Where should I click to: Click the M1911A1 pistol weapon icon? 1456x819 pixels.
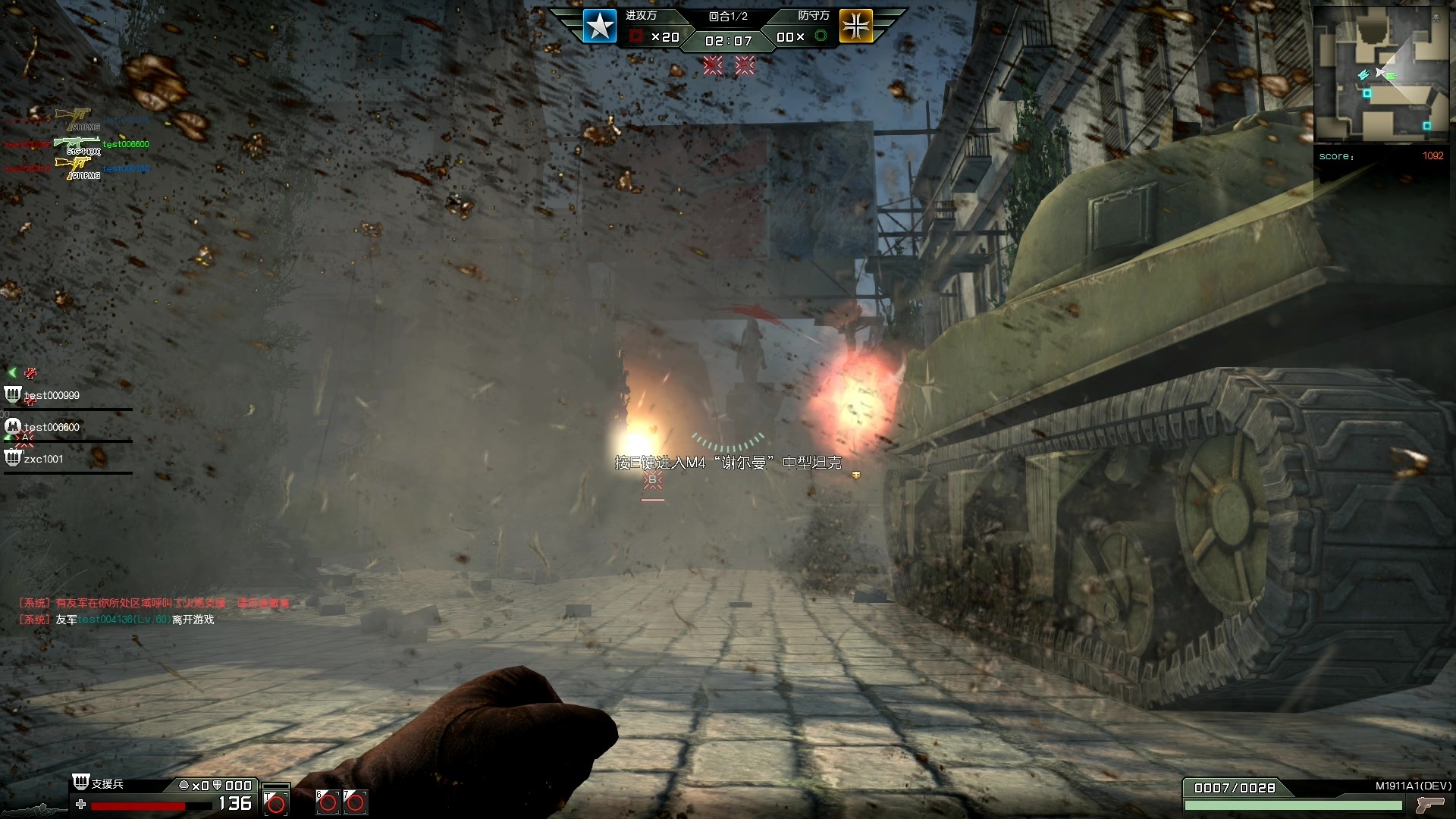pyautogui.click(x=1430, y=805)
